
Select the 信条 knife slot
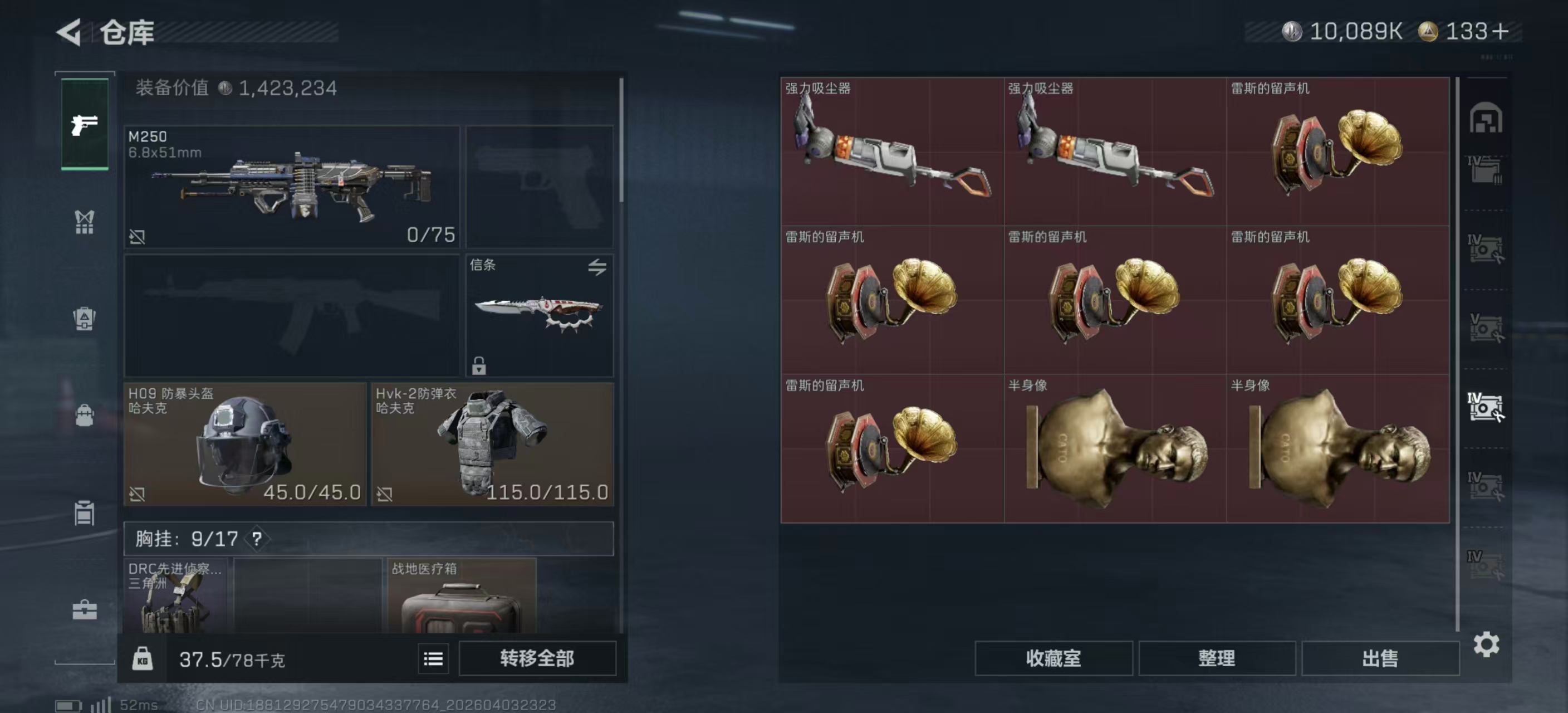coord(540,315)
